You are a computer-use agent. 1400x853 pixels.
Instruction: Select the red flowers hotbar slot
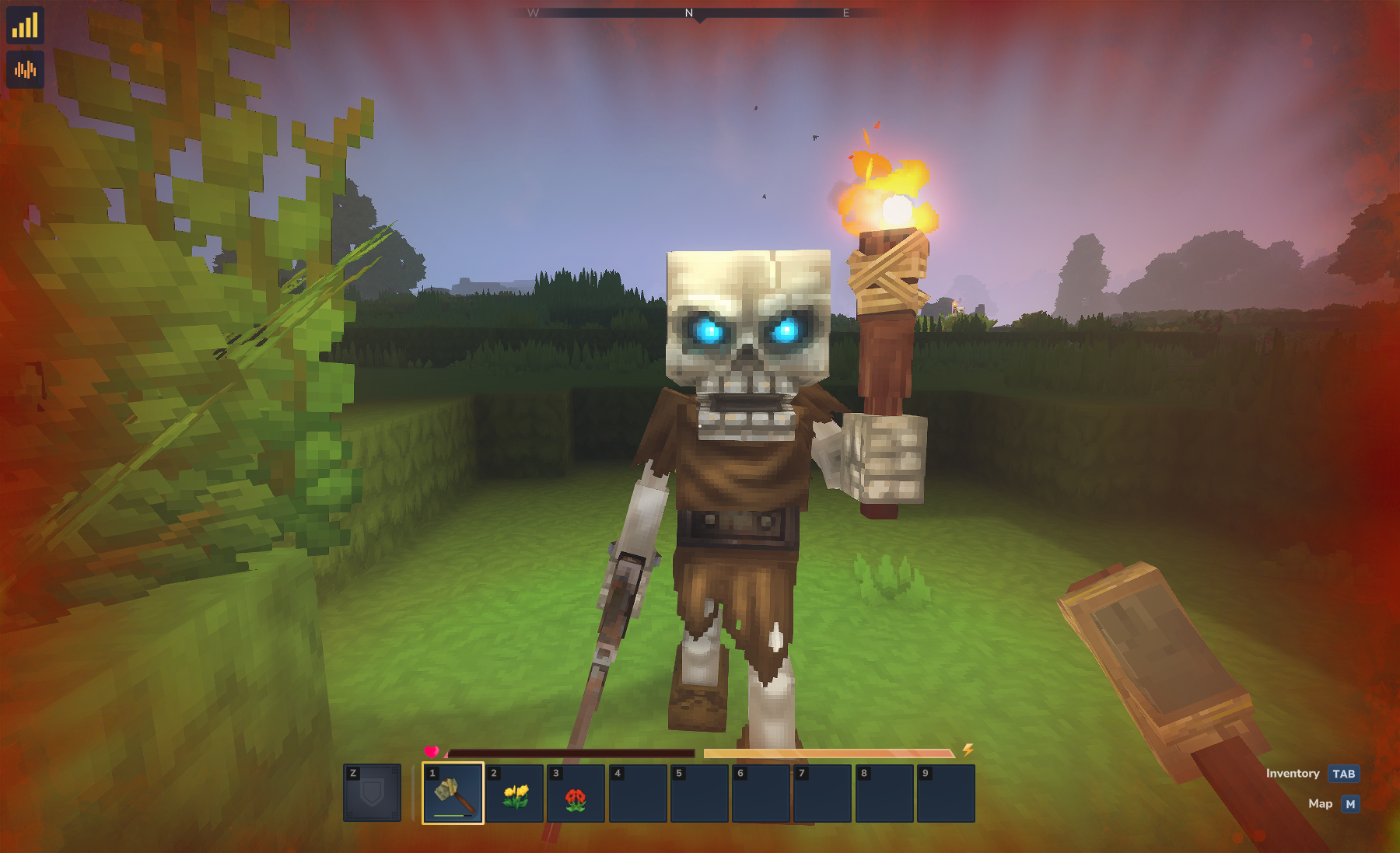click(576, 794)
